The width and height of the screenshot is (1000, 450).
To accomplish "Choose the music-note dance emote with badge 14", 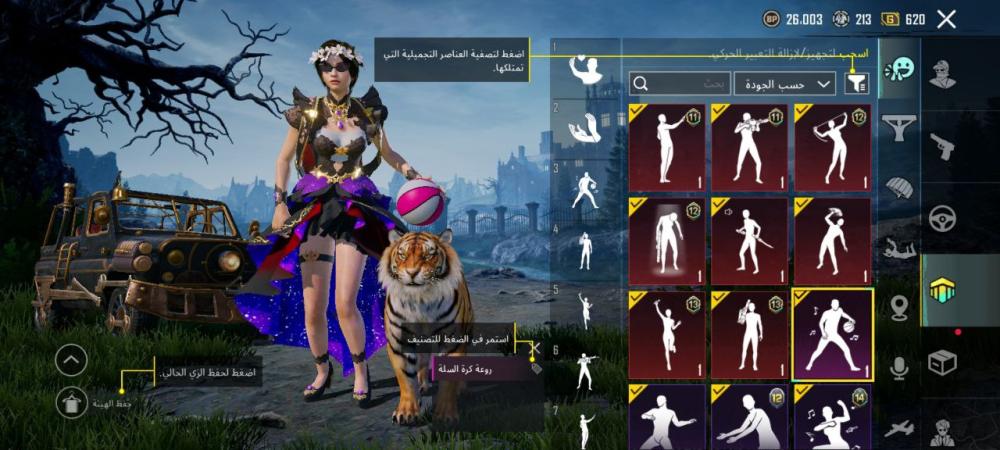I will point(832,418).
